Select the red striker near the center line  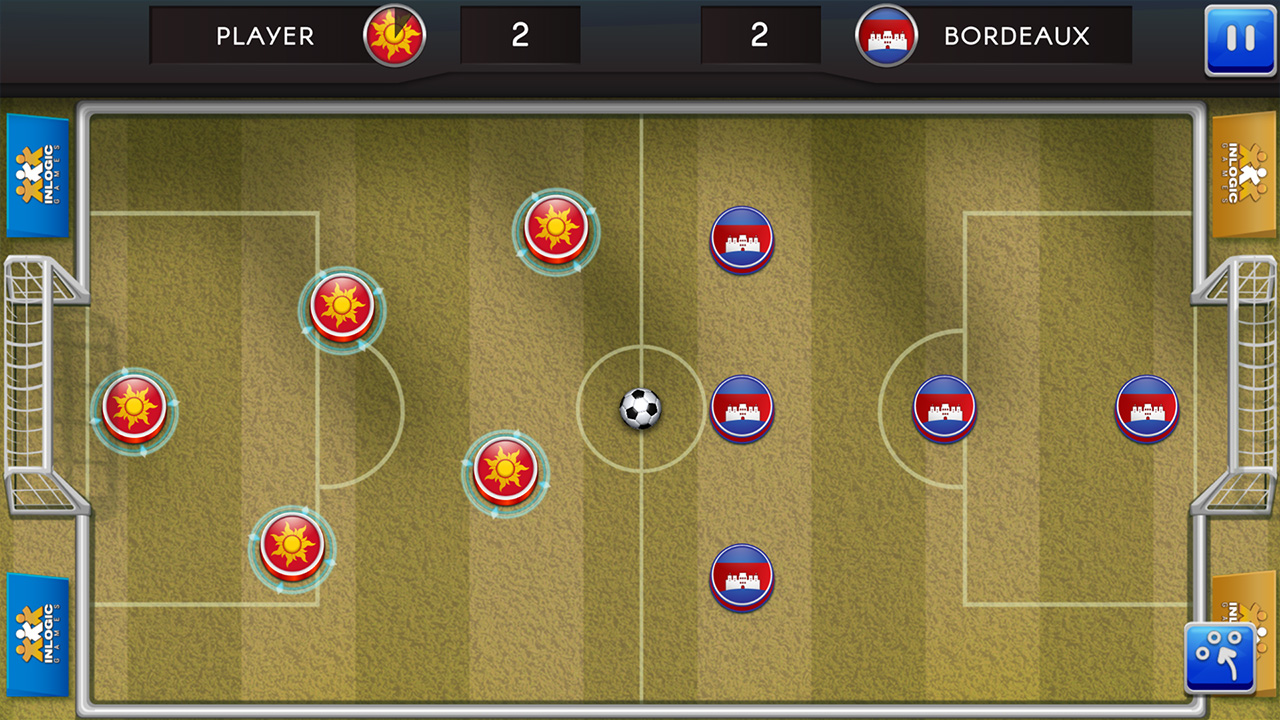(x=556, y=233)
